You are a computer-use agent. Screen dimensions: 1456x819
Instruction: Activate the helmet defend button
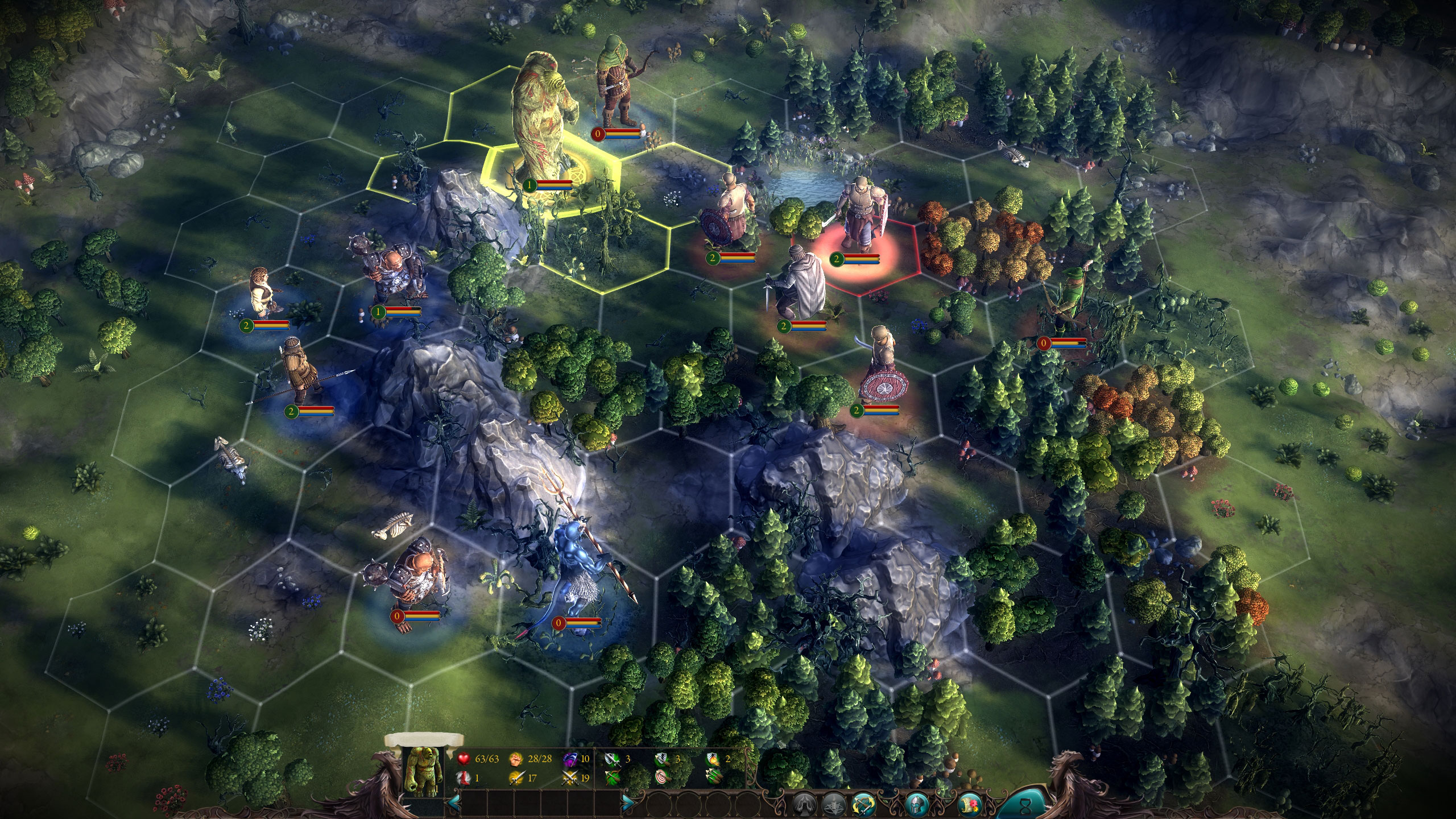click(917, 804)
